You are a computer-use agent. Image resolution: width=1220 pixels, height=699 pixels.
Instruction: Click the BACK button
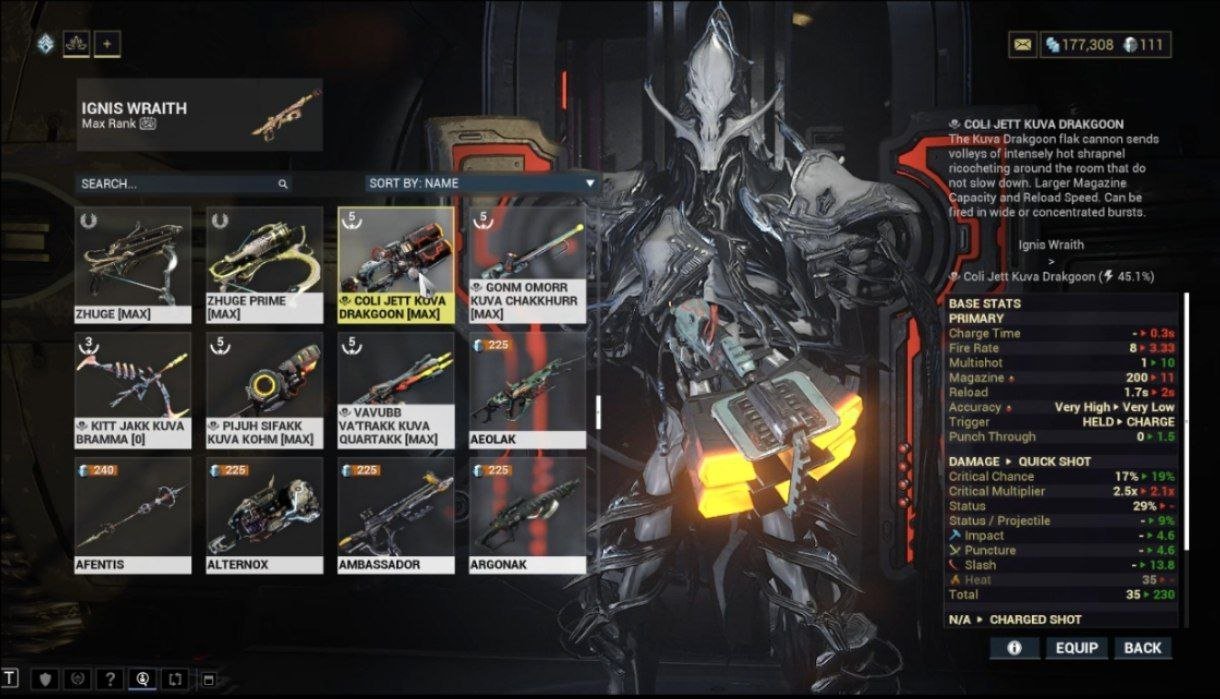(x=1142, y=648)
